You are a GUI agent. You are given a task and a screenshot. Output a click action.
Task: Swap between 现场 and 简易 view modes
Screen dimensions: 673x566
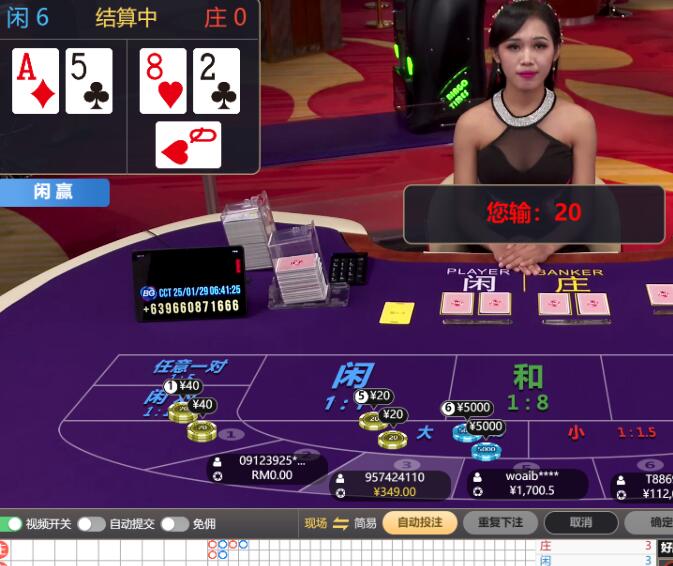[x=340, y=523]
